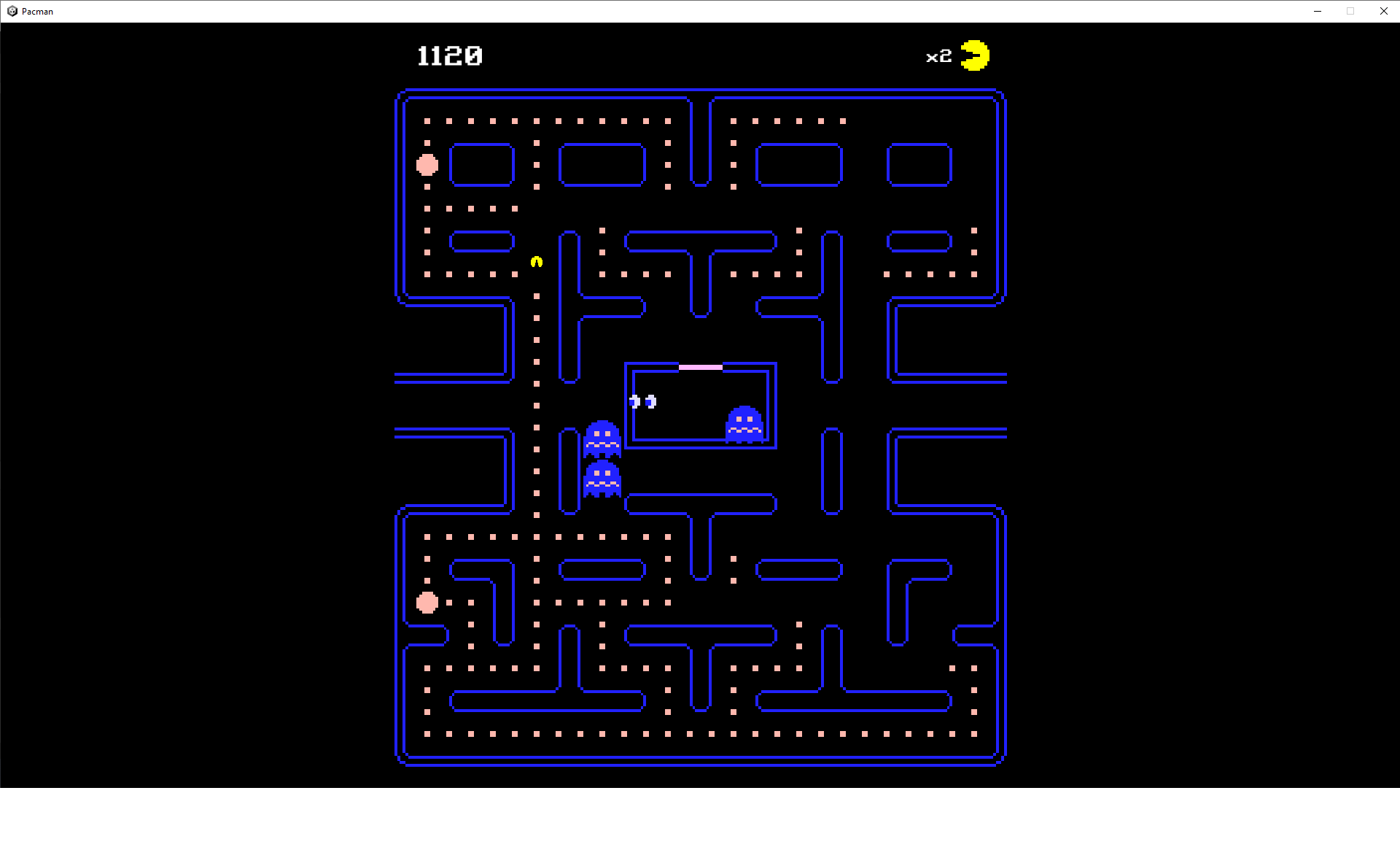Click the upper frightened ghost below the ghost house

pyautogui.click(x=602, y=438)
